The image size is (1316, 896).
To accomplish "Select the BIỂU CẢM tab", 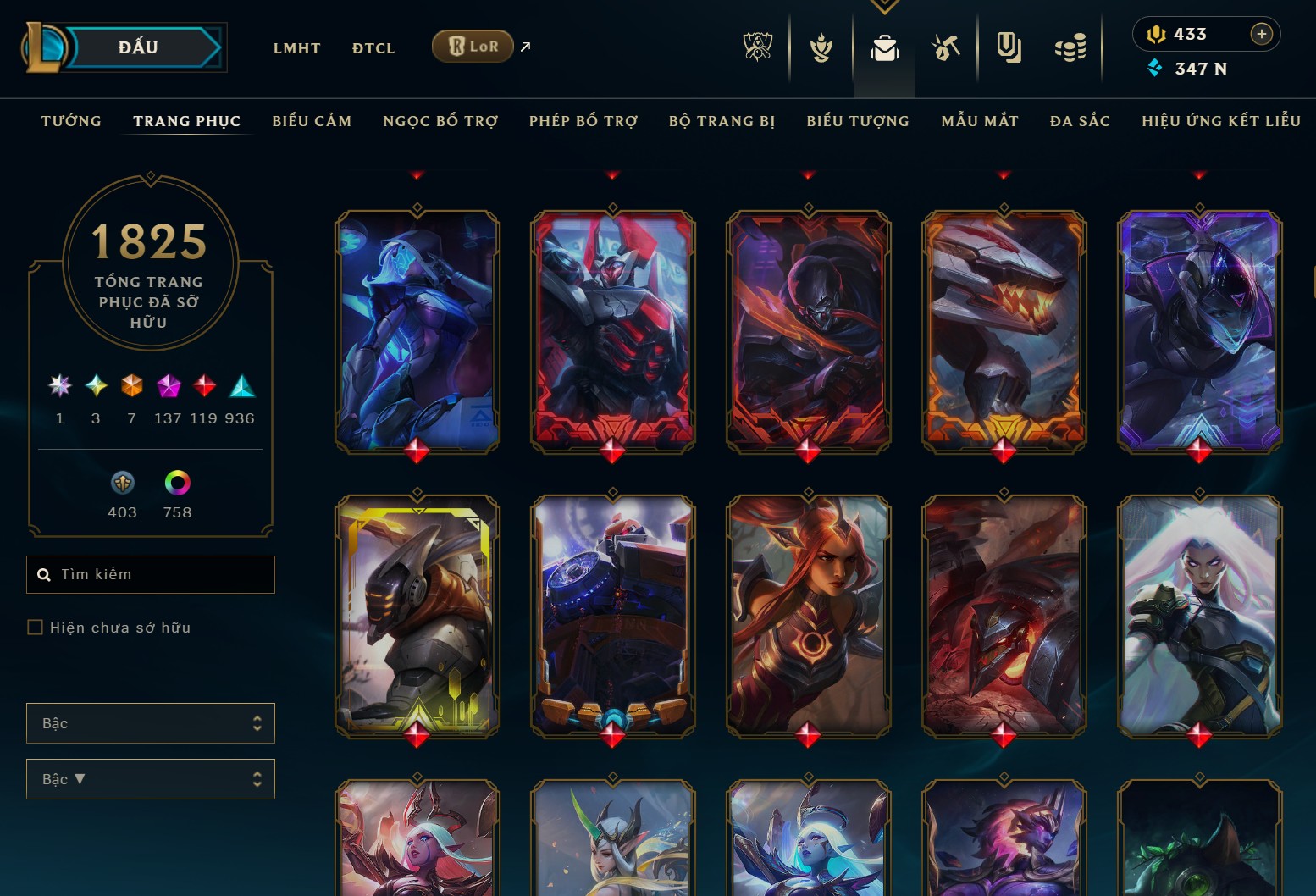I will click(312, 121).
